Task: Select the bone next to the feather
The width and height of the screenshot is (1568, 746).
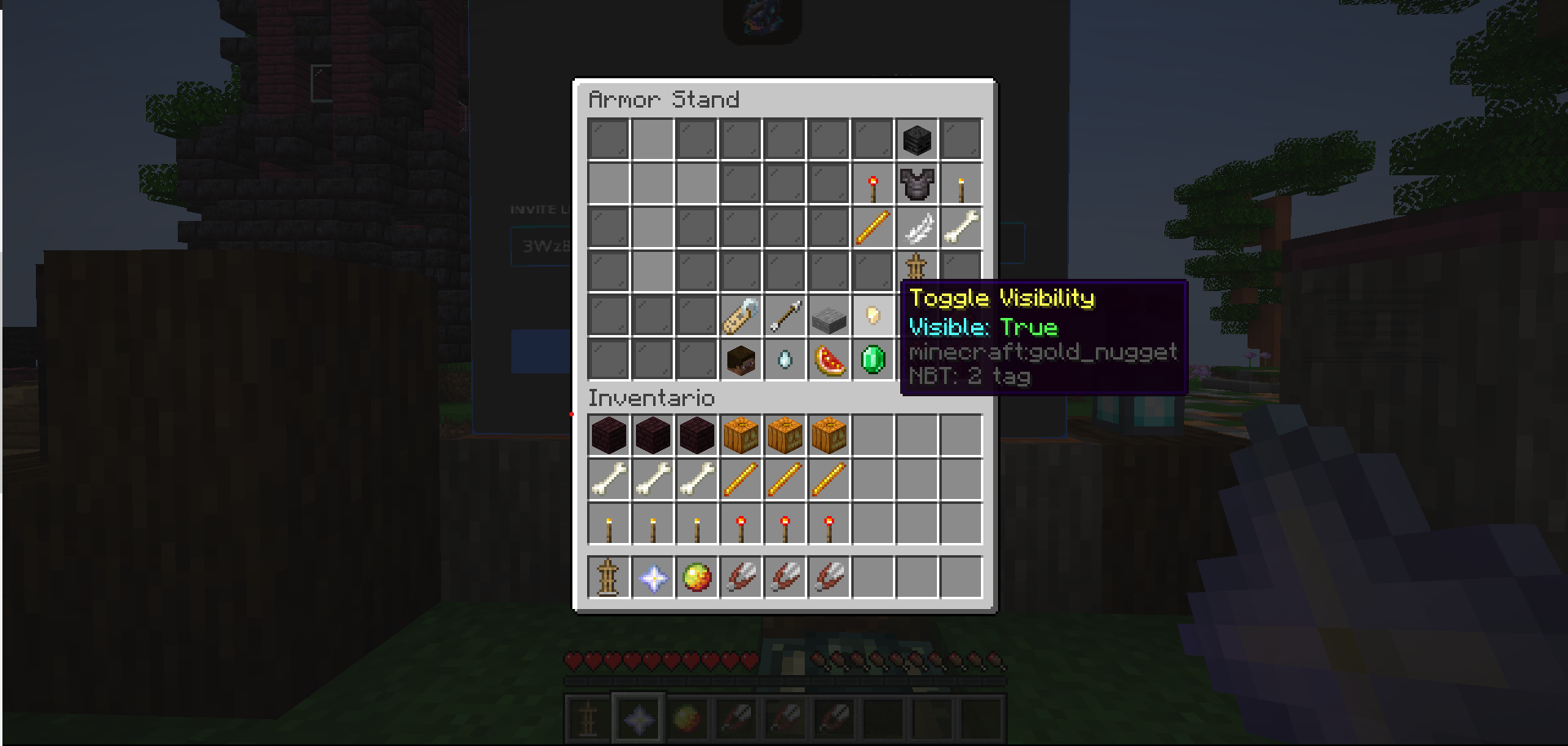Action: (961, 227)
